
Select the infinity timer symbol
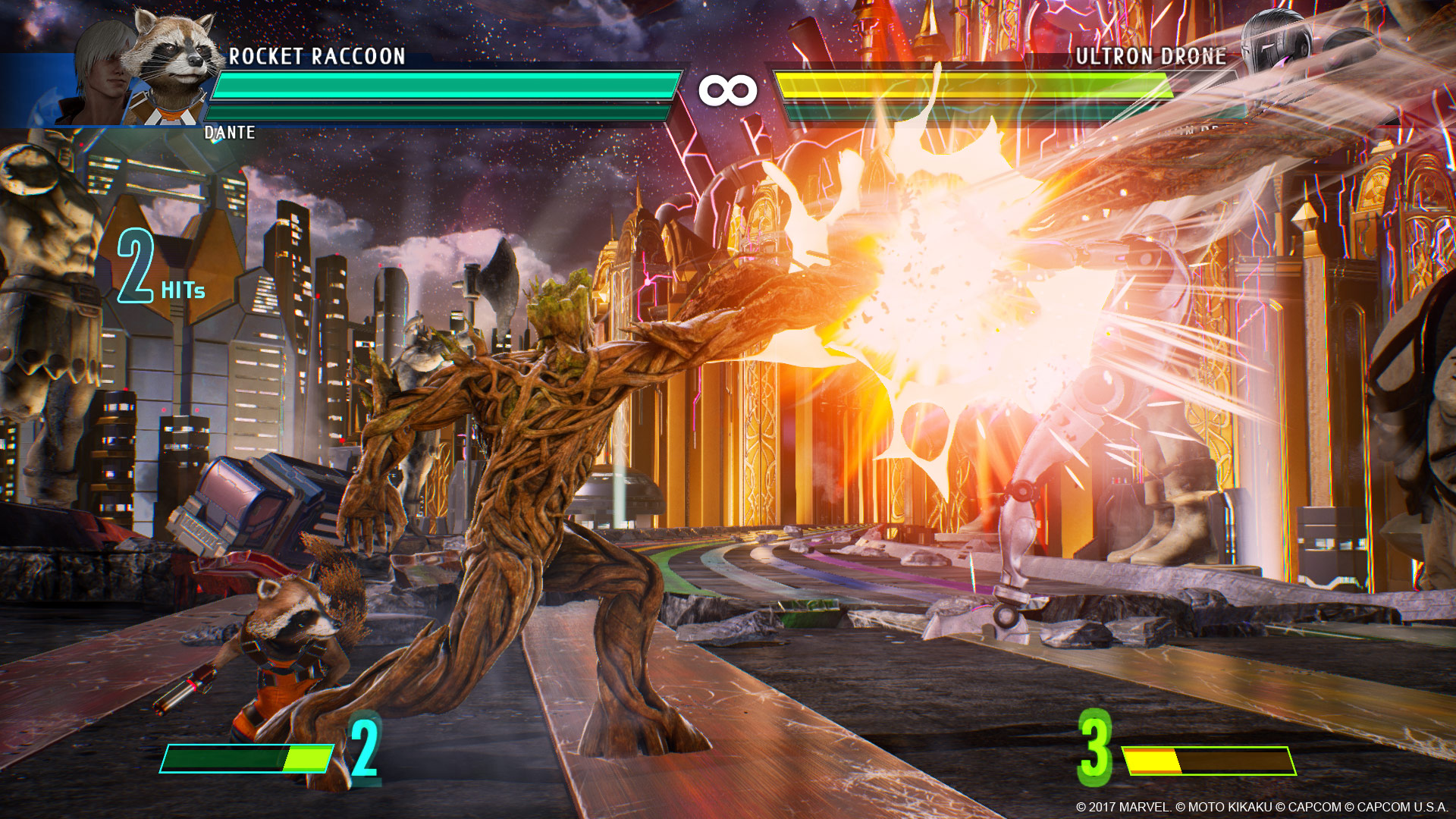(730, 89)
